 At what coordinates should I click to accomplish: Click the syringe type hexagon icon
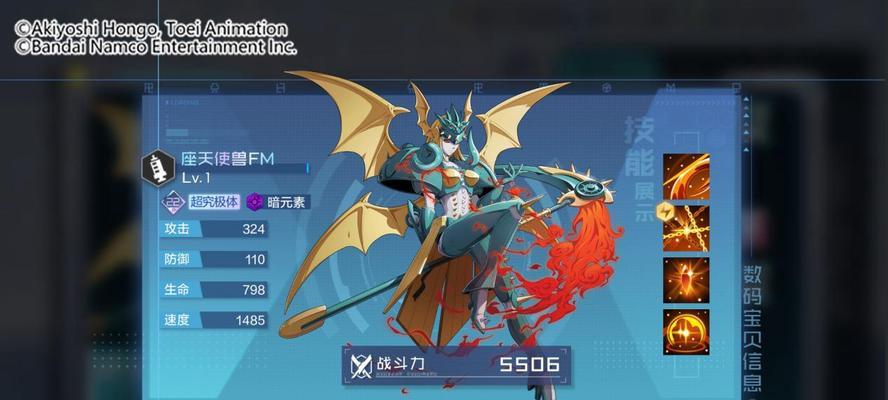click(157, 167)
